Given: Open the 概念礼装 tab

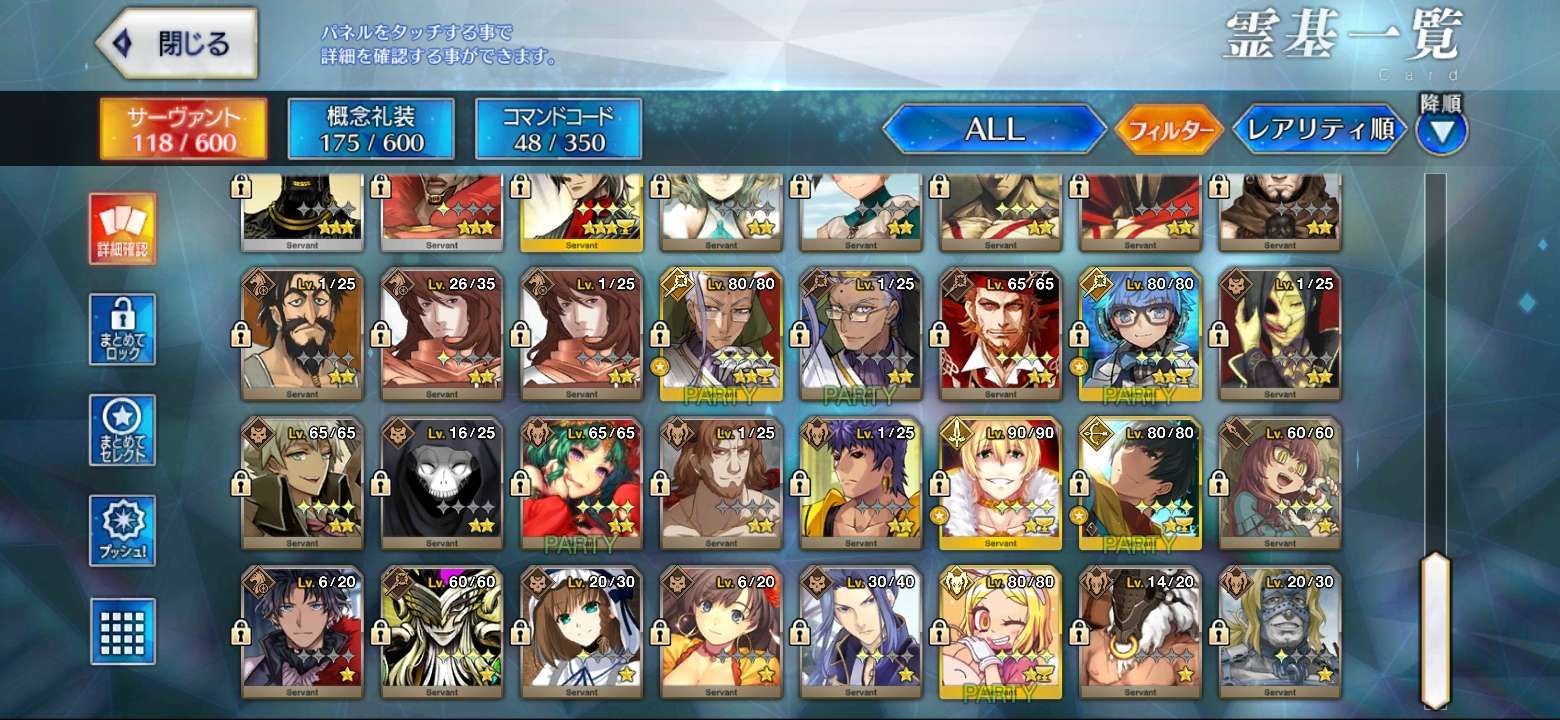Looking at the screenshot, I should [371, 129].
